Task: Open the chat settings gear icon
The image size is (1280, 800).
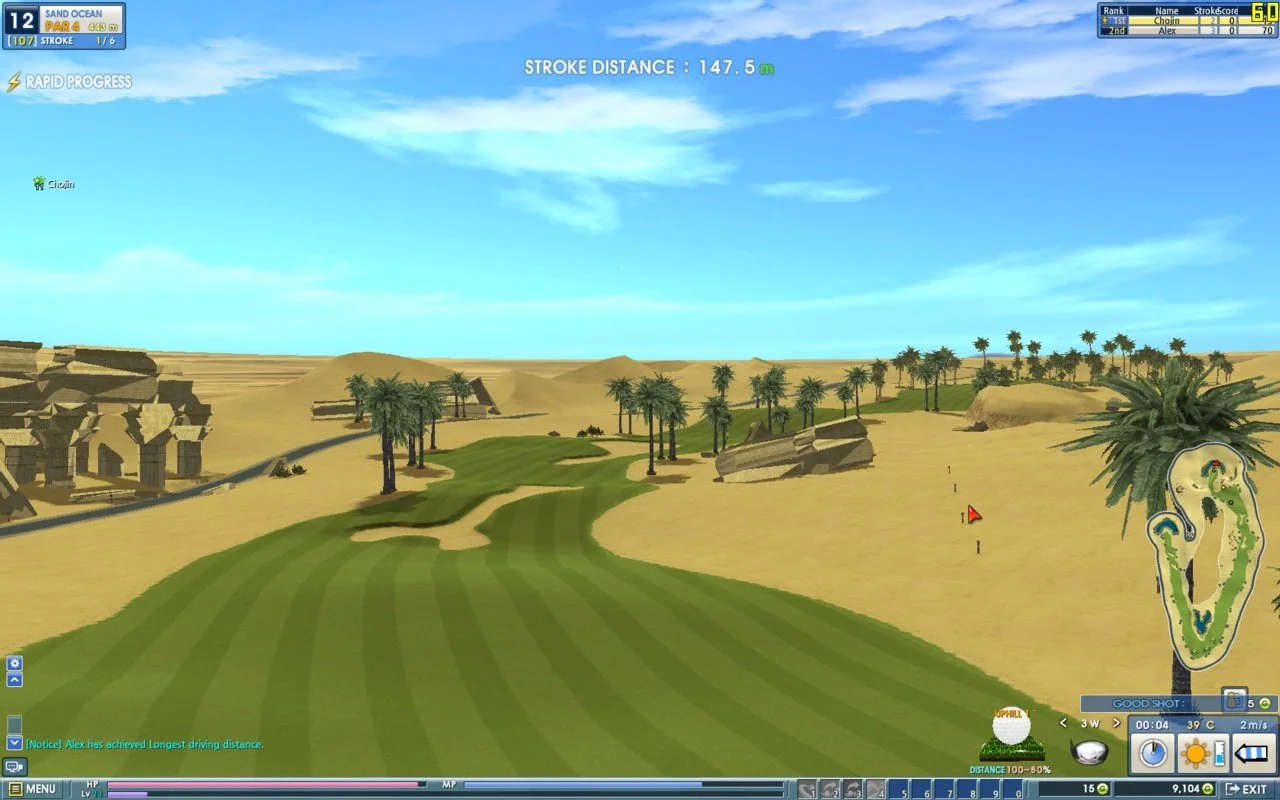Action: (x=14, y=663)
